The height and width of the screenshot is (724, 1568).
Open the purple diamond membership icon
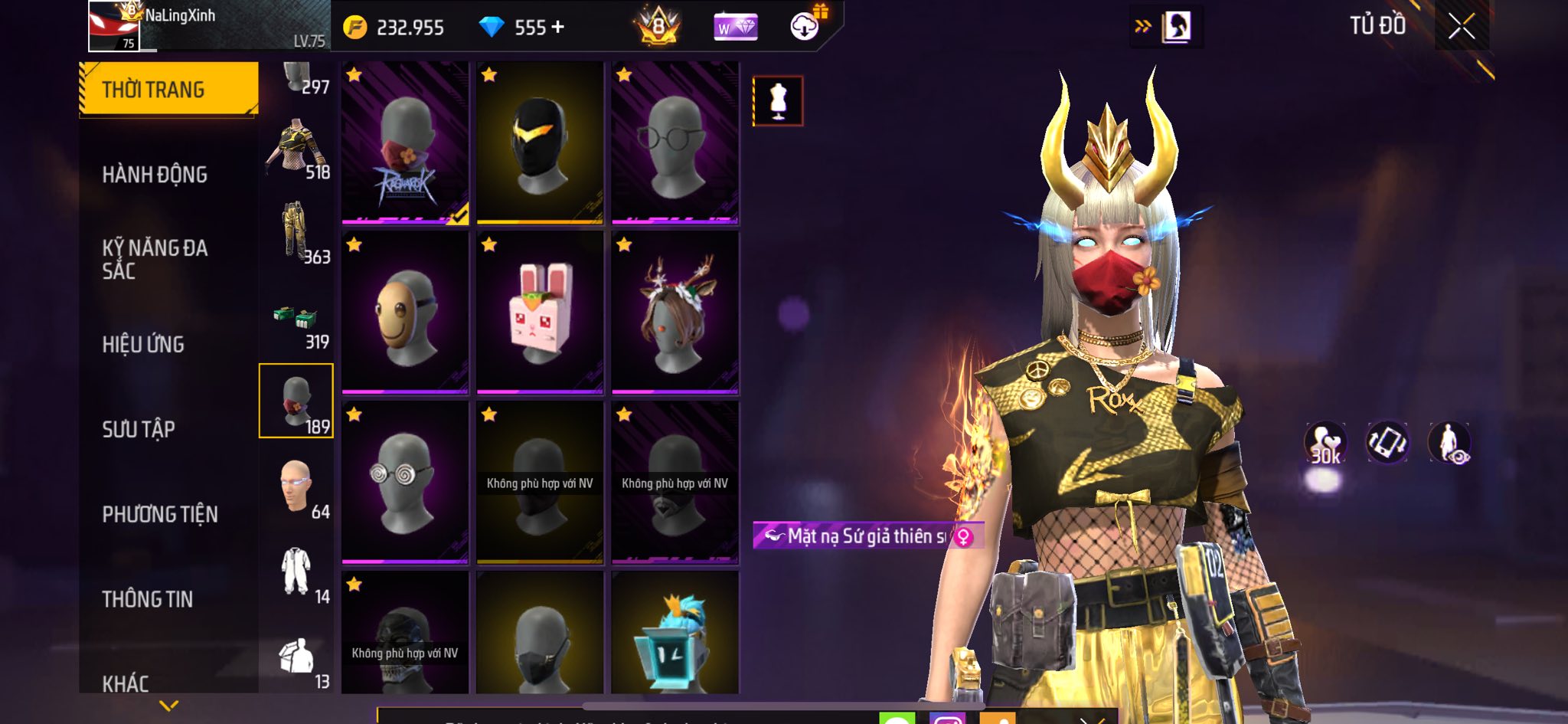click(x=735, y=28)
